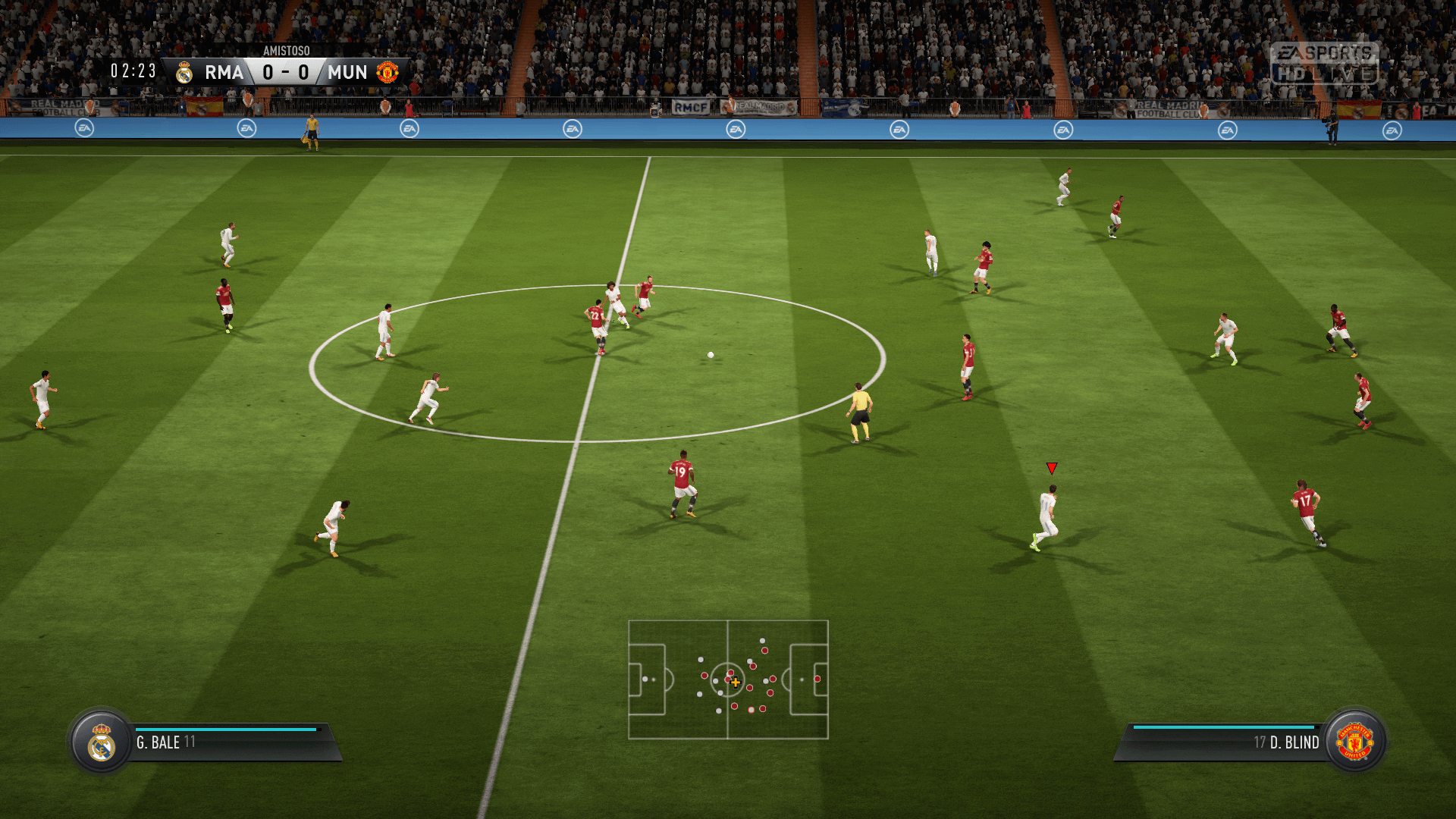This screenshot has width=1456, height=819.
Task: Click the pitch radar minimap
Action: click(728, 679)
